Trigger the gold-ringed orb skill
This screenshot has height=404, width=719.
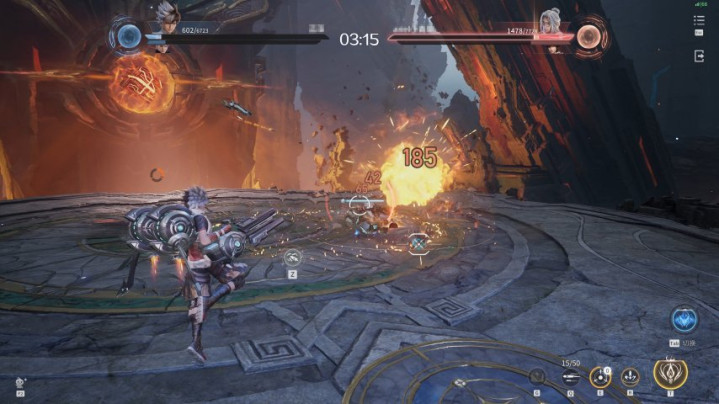(600, 377)
